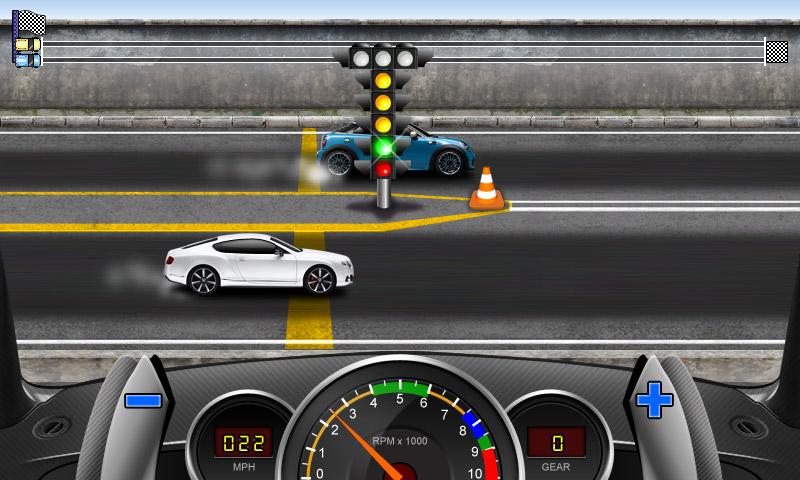Tap the blue plus upshift paddle
This screenshot has width=800, height=480.
point(655,401)
